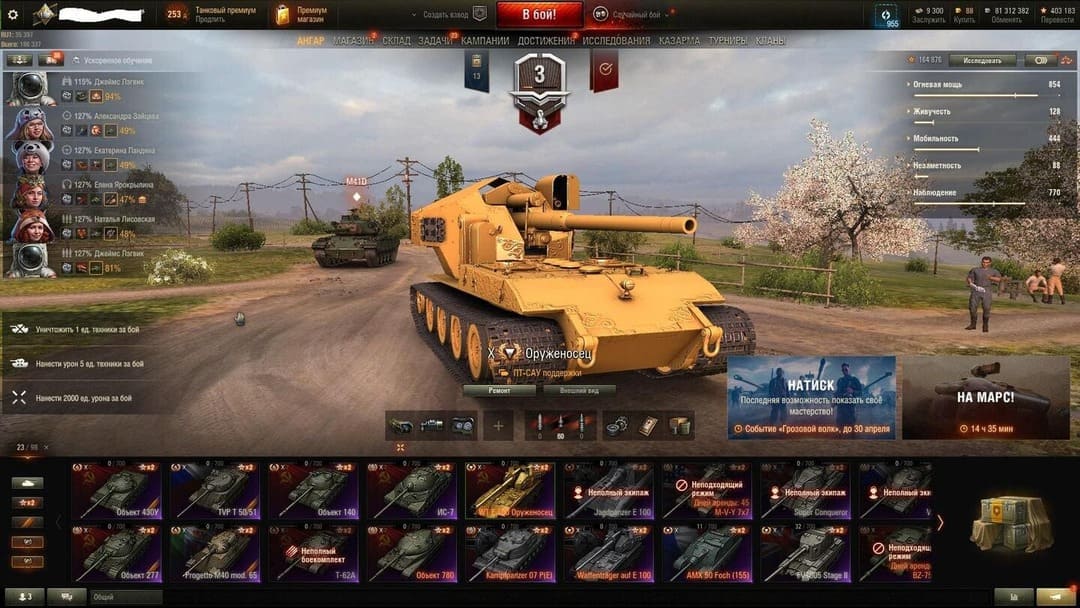The image size is (1080, 608).
Task: Switch to the МАГАЗИН tab
Action: tap(353, 41)
